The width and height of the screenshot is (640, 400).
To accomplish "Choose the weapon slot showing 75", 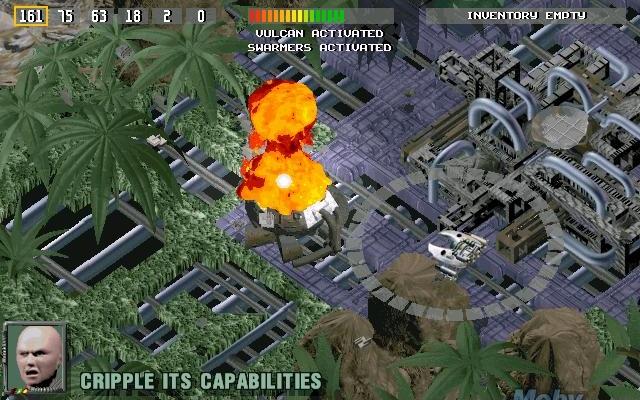I will click(x=66, y=16).
